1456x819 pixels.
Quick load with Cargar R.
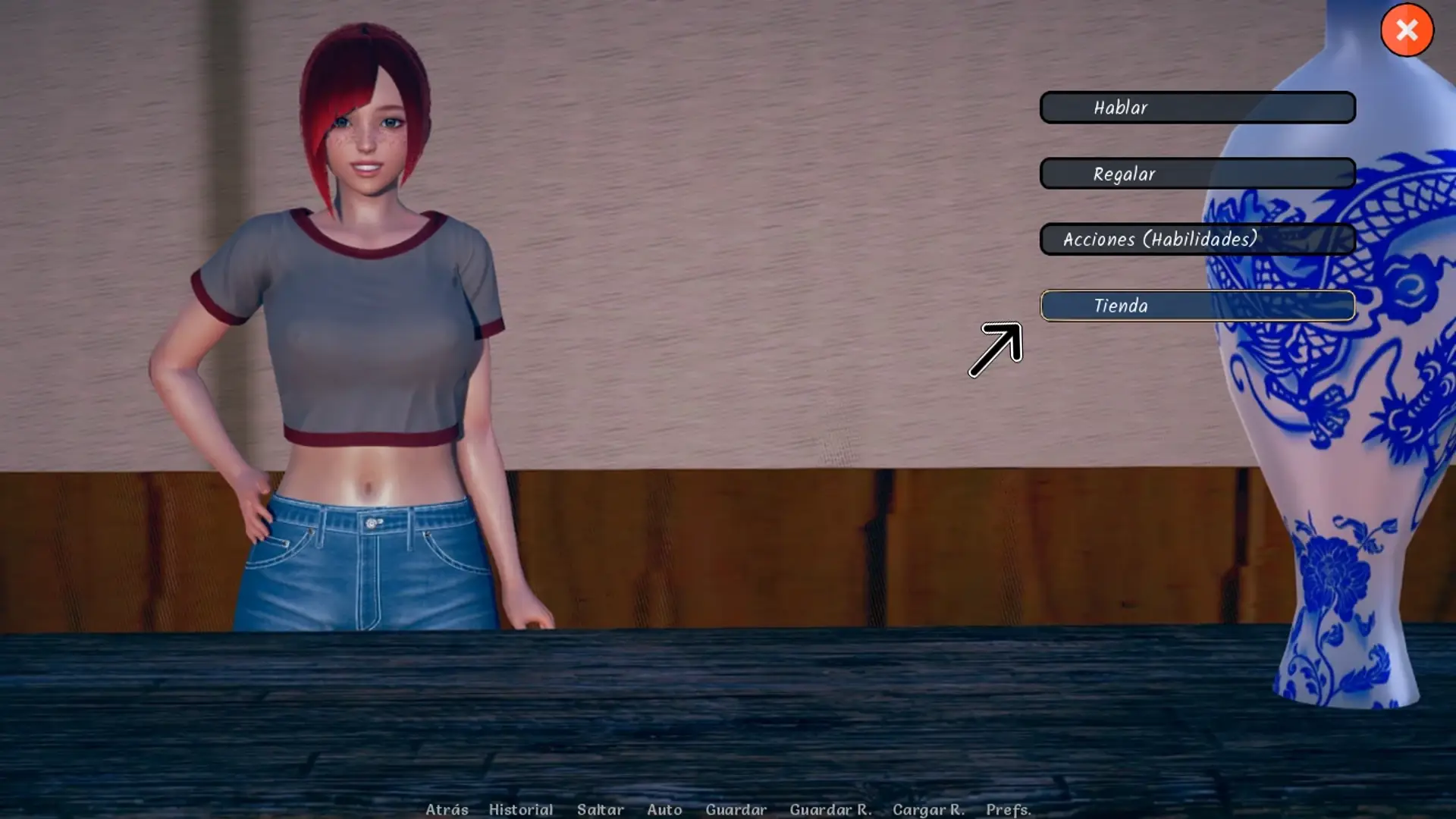928,809
